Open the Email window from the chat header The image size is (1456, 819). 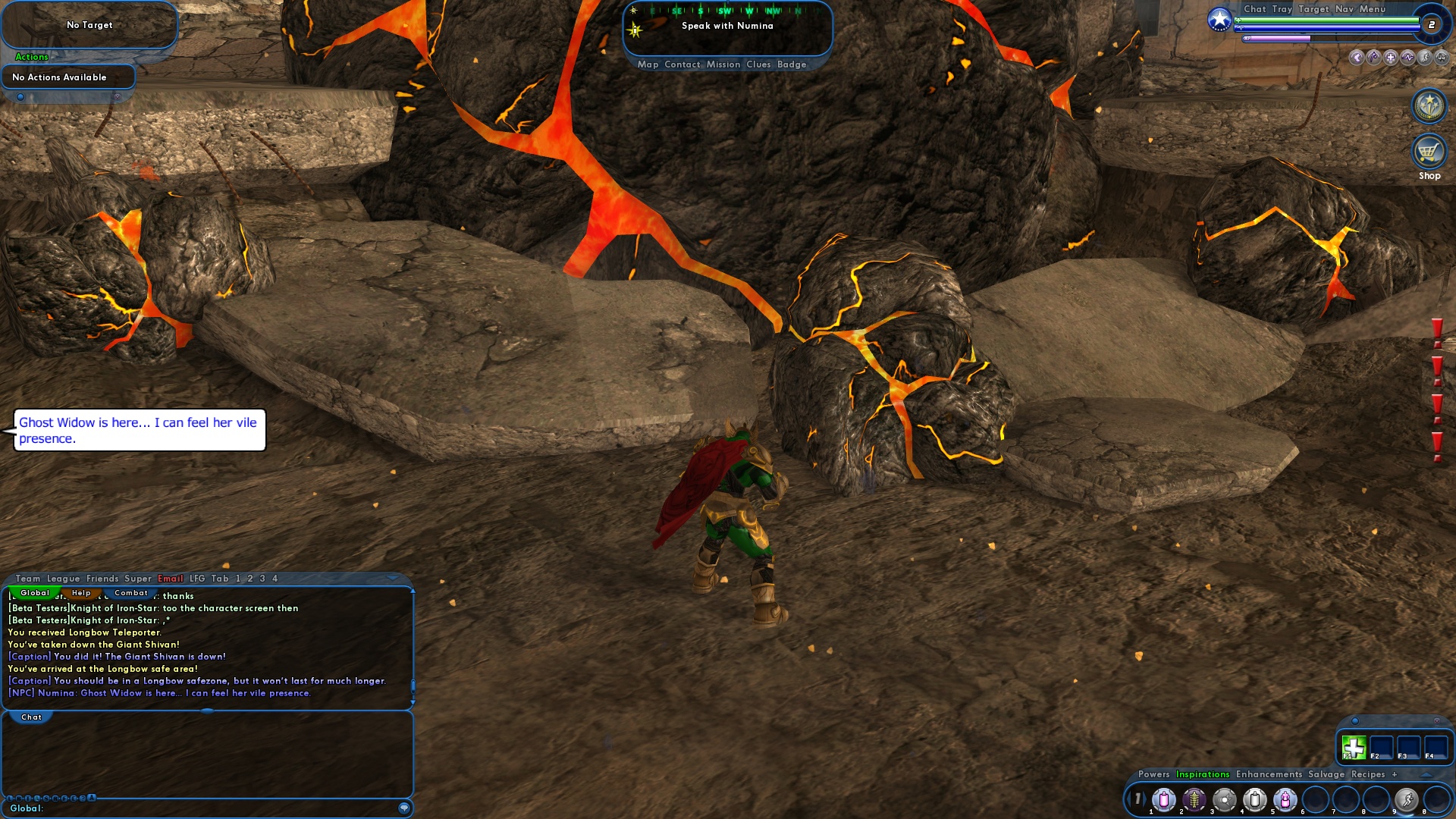pos(170,578)
